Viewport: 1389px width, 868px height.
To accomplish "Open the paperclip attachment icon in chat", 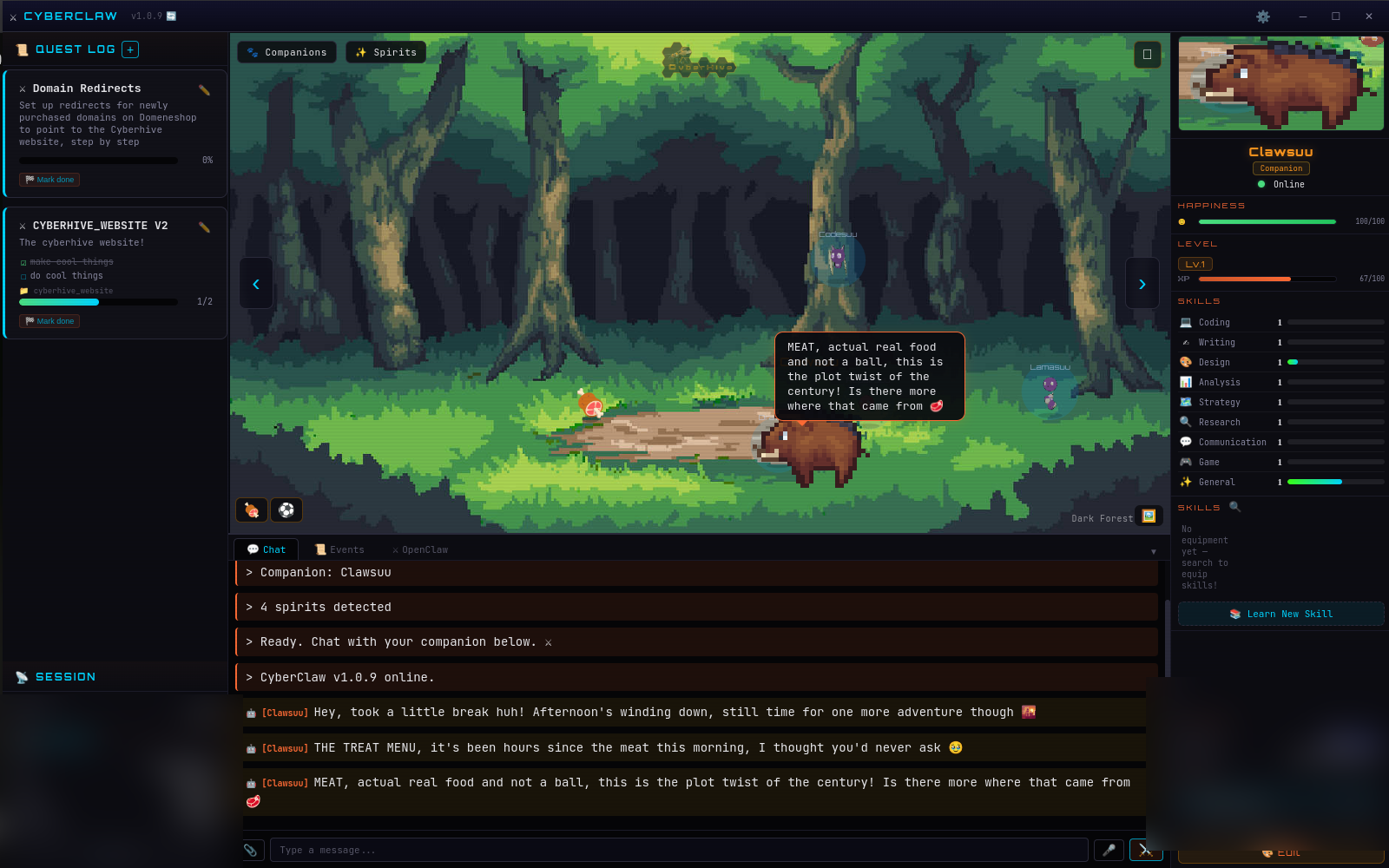I will [252, 849].
